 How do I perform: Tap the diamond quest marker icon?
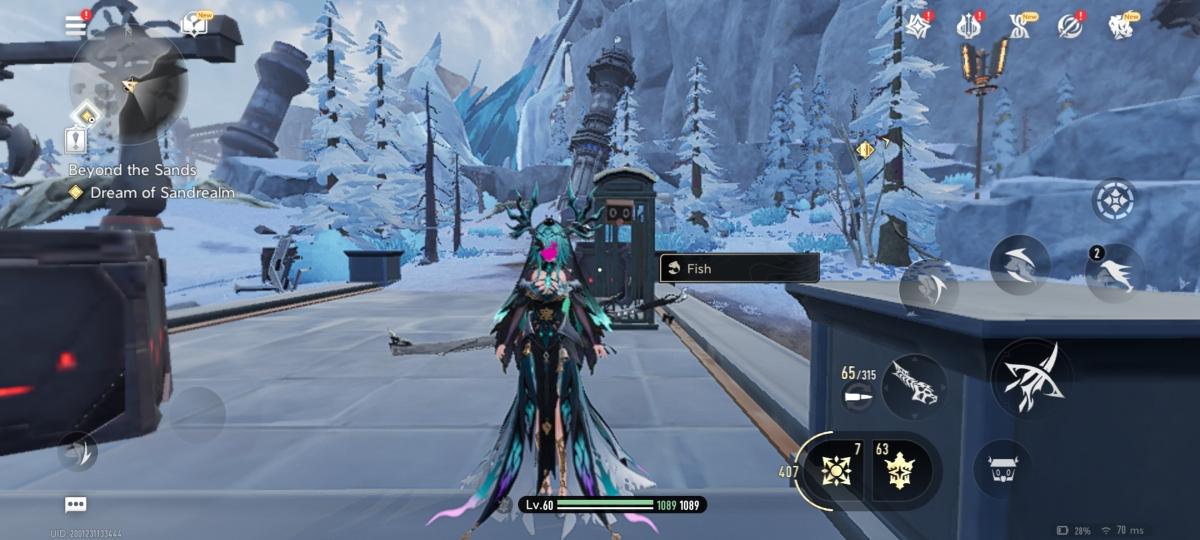pos(75,193)
